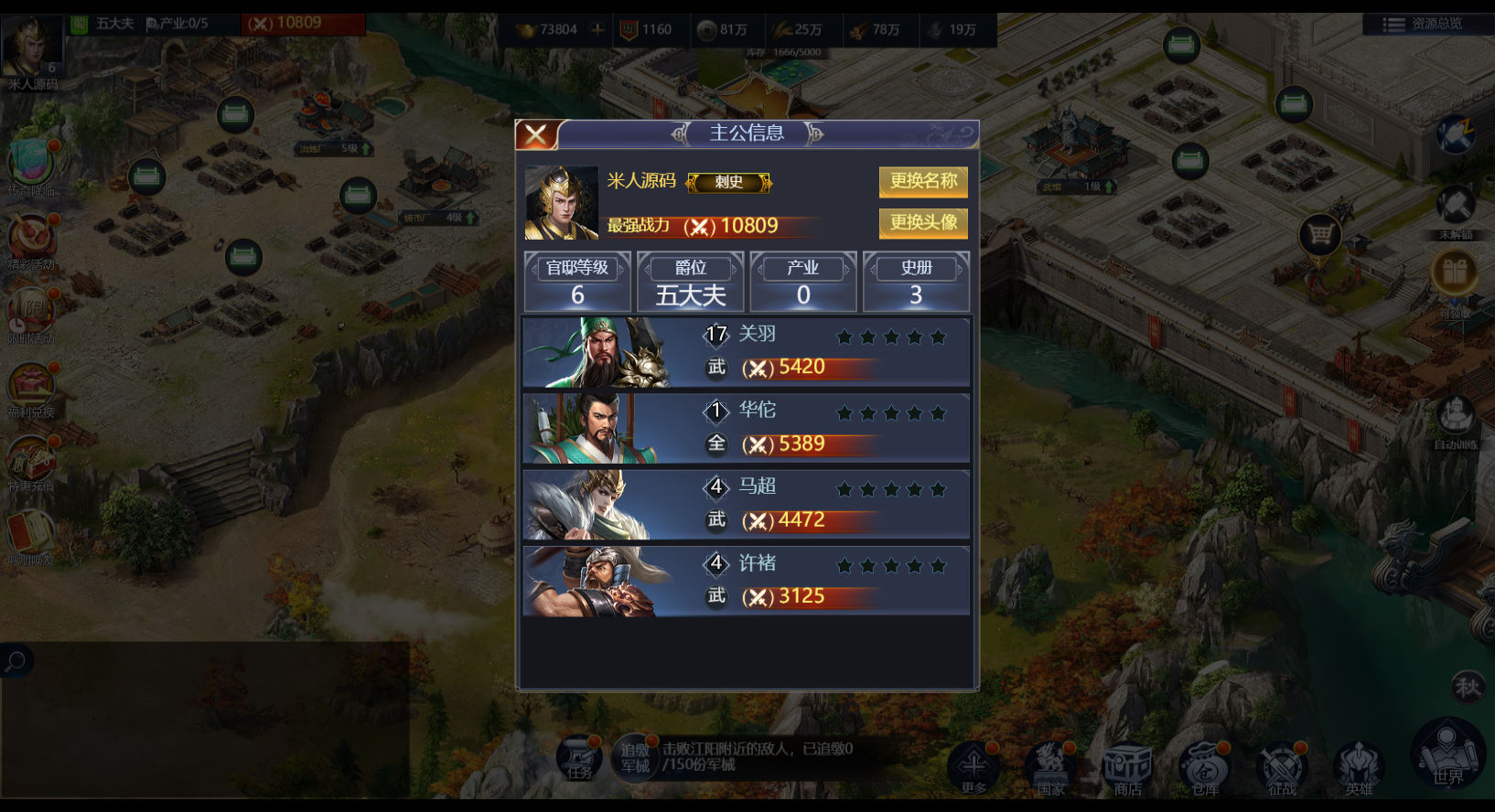Click the 更换名称 button
Screen dimensions: 1495x812
[x=923, y=181]
